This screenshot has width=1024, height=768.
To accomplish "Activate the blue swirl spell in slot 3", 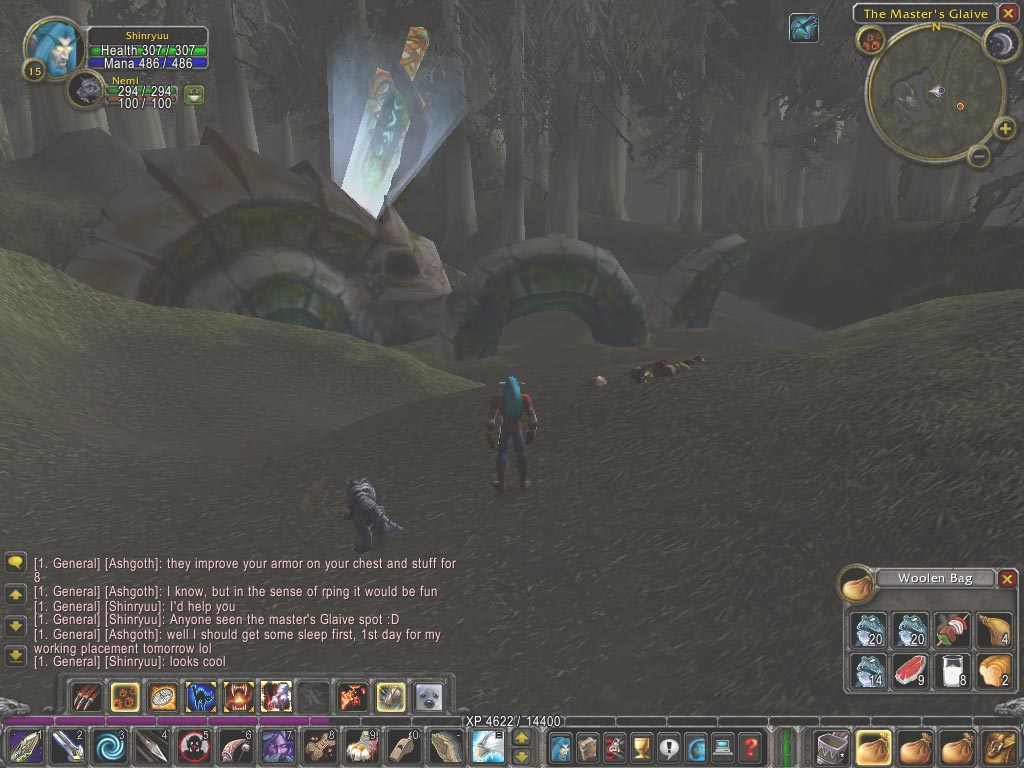I will tap(109, 746).
